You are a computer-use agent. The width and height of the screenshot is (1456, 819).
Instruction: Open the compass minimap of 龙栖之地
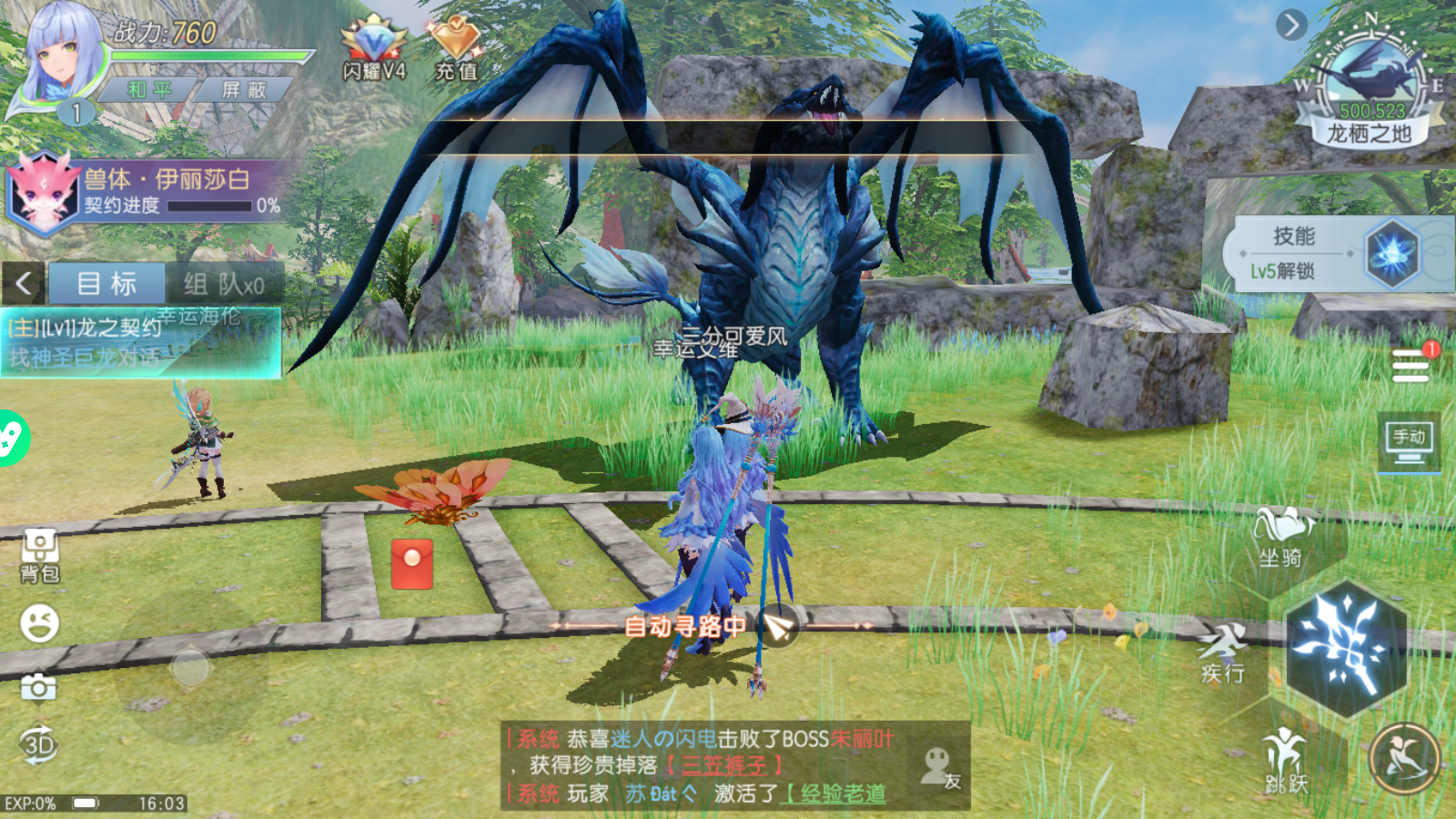pos(1370,73)
